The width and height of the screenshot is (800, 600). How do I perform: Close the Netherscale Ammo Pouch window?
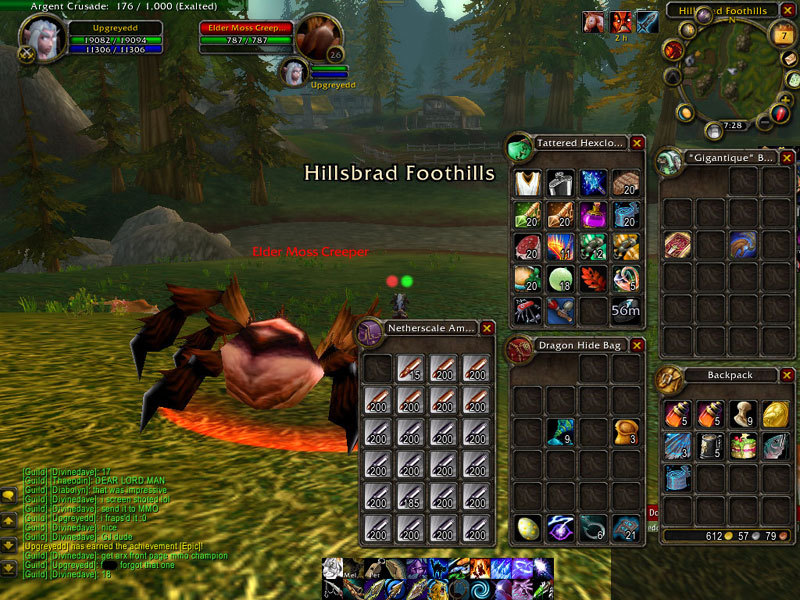(487, 327)
